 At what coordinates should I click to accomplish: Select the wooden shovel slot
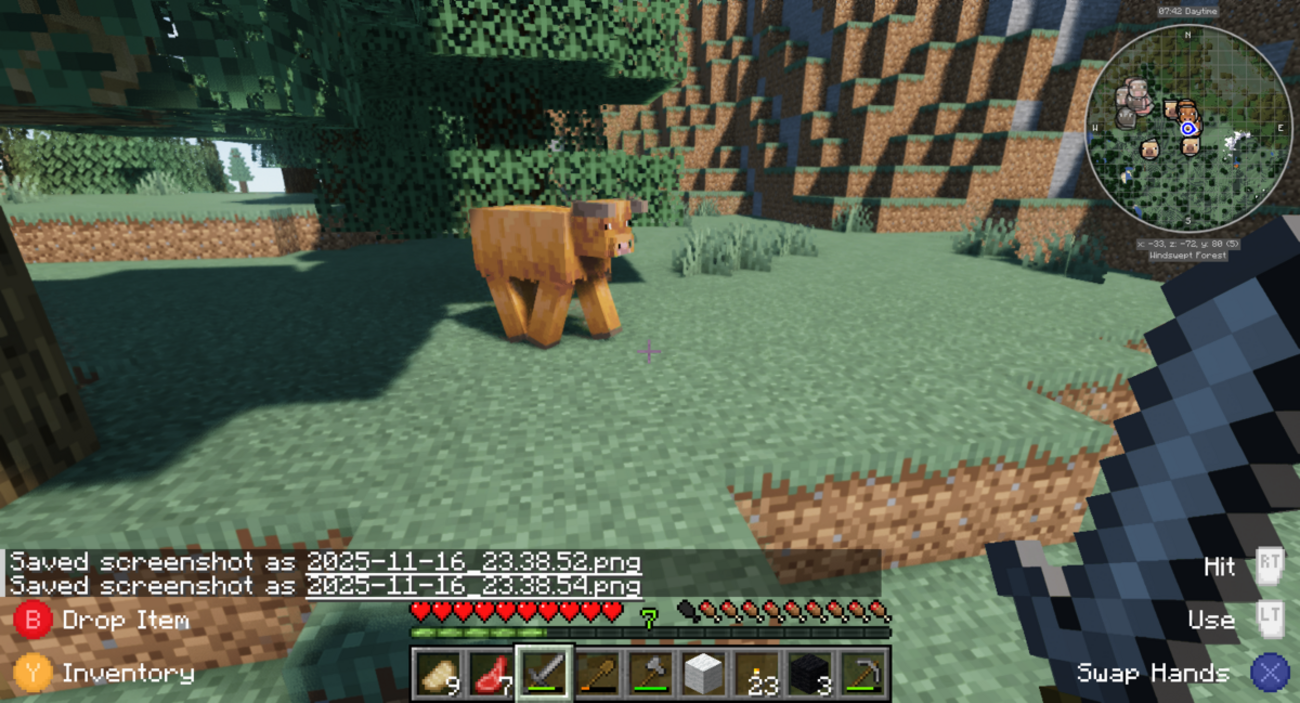click(597, 673)
